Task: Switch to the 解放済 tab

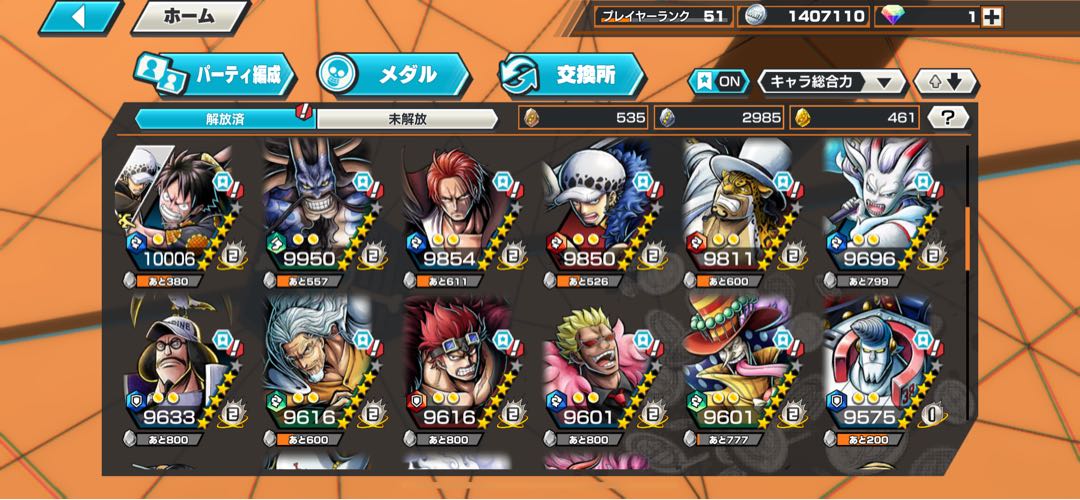Action: 225,118
